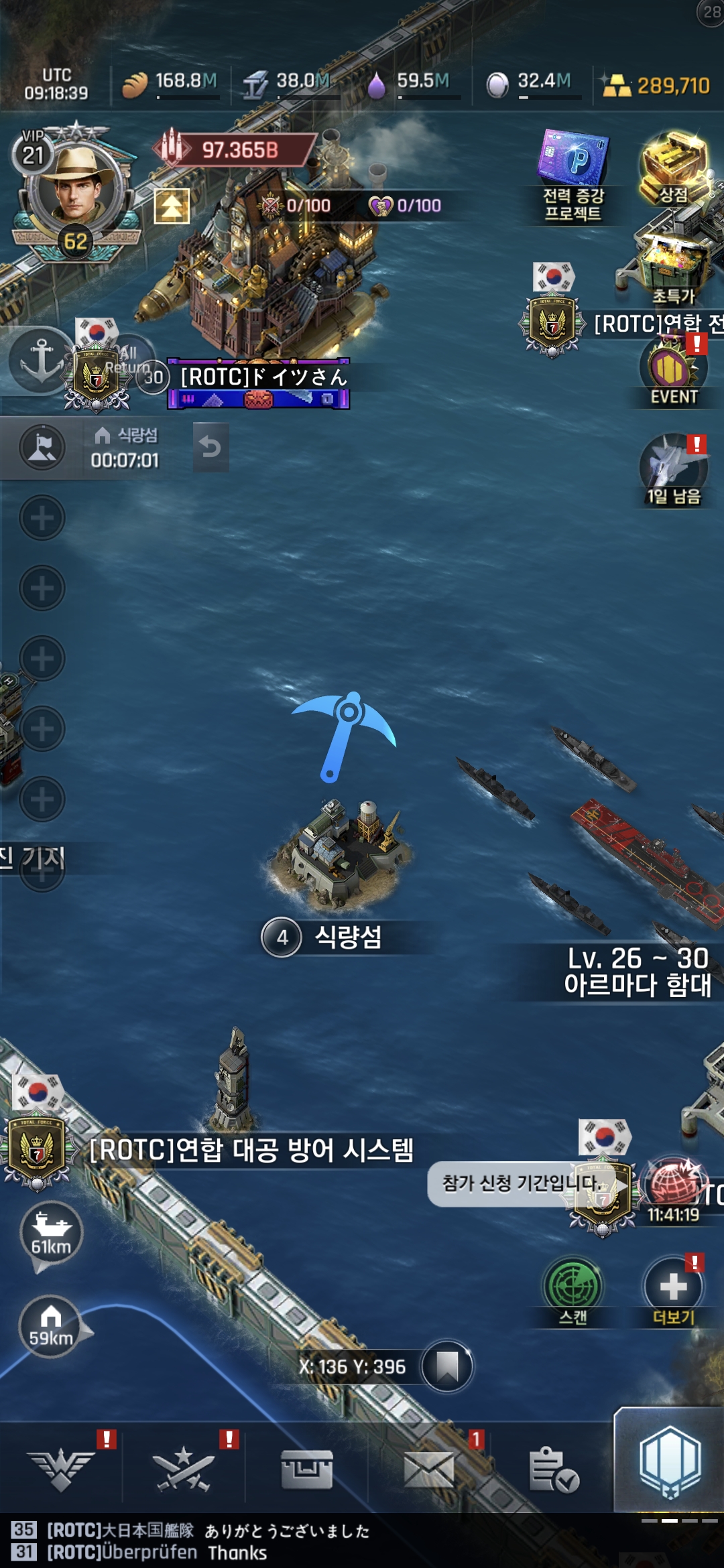This screenshot has width=724, height=1568.
Task: Recall the 식량섬 march with return arrow
Action: click(x=210, y=447)
